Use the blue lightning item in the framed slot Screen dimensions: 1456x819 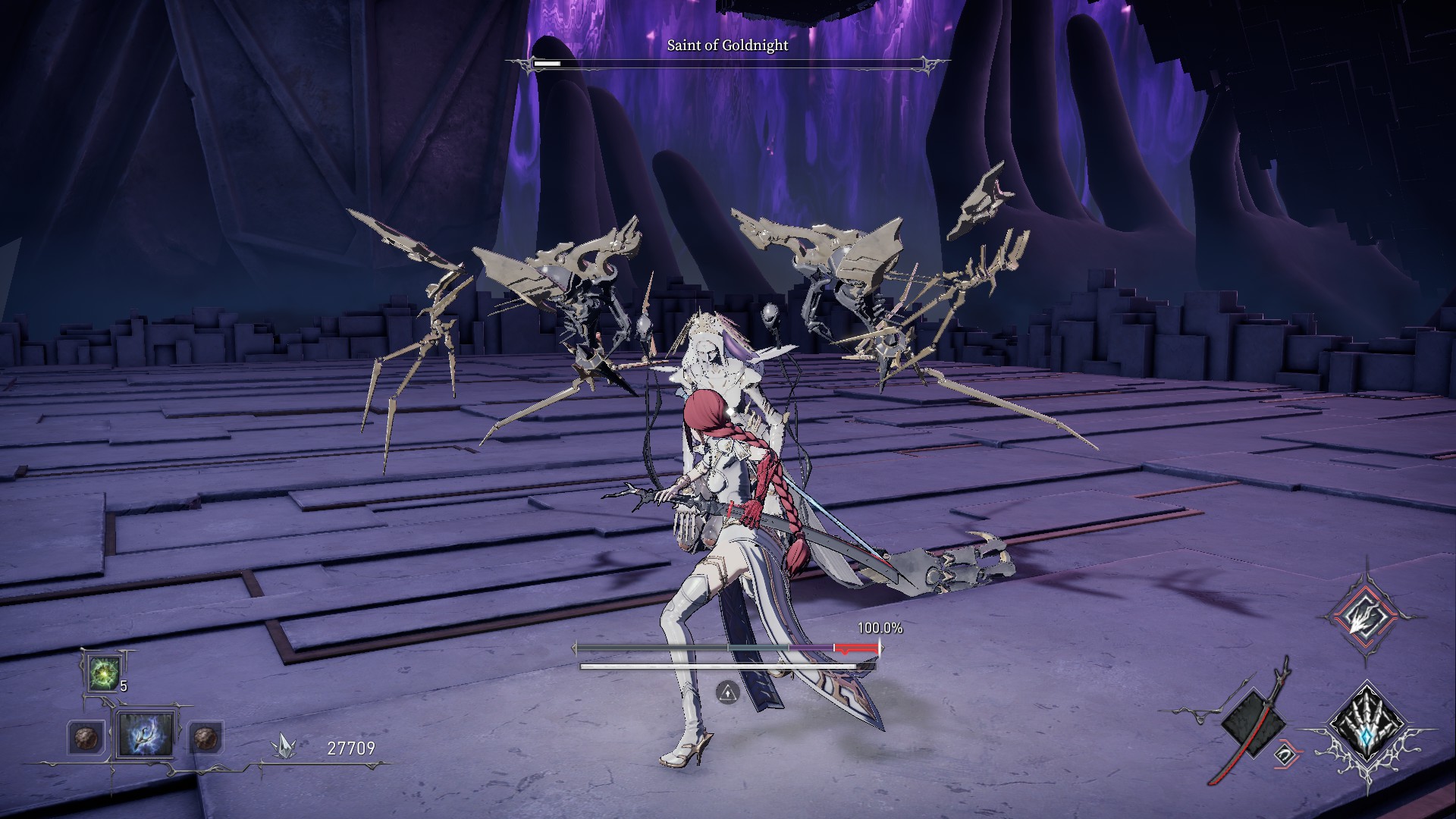tap(144, 735)
